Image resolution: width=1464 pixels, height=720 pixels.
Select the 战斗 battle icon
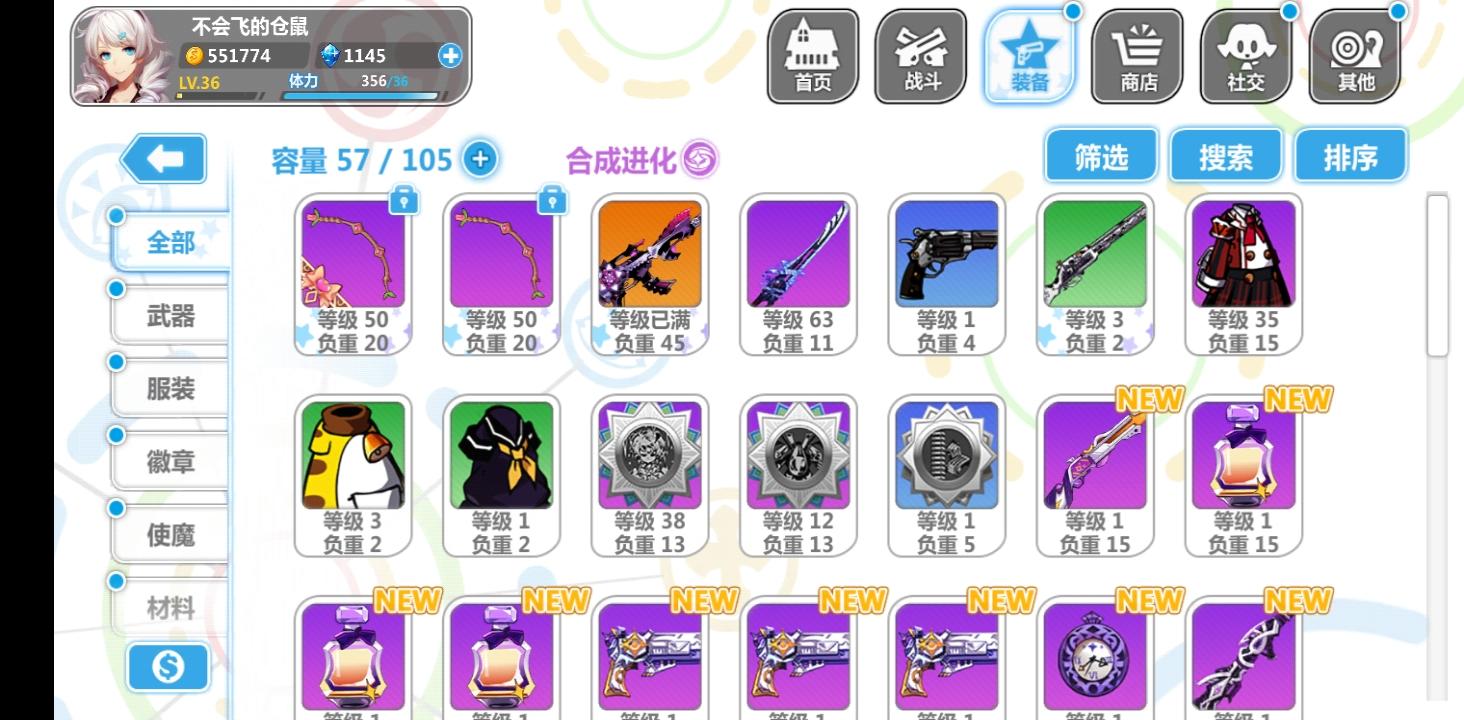[x=920, y=55]
